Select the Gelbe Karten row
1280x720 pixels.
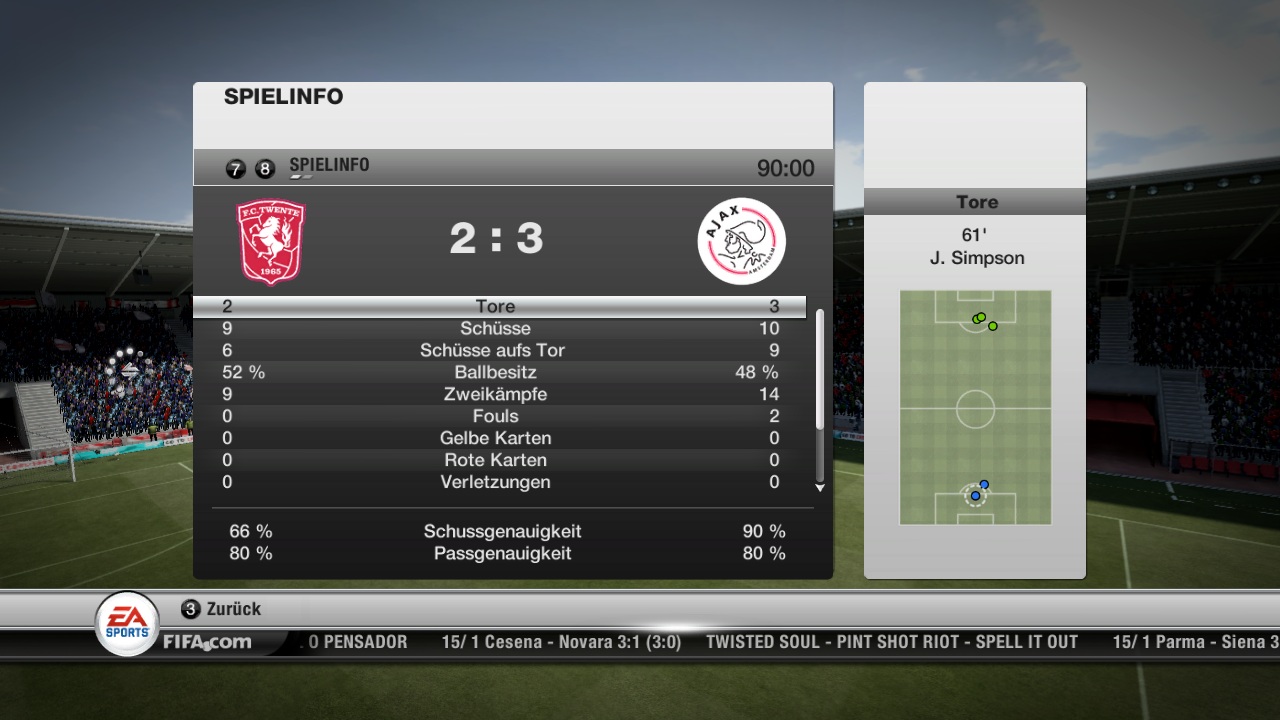(x=497, y=438)
